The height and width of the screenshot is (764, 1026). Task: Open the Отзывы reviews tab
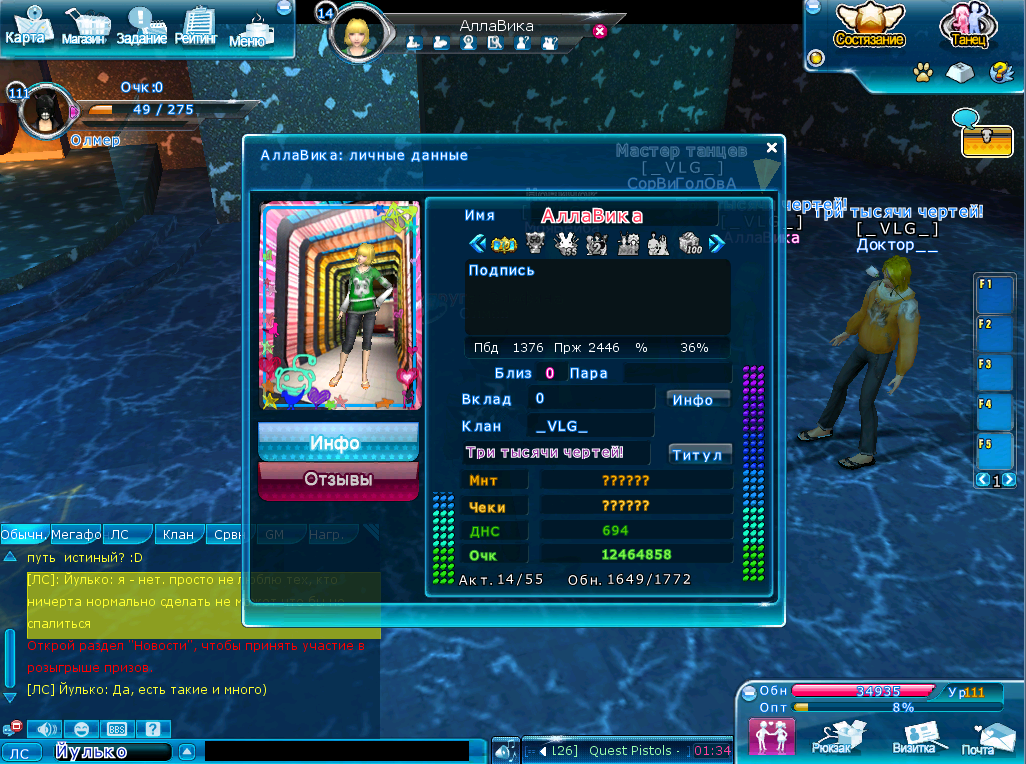pos(338,480)
